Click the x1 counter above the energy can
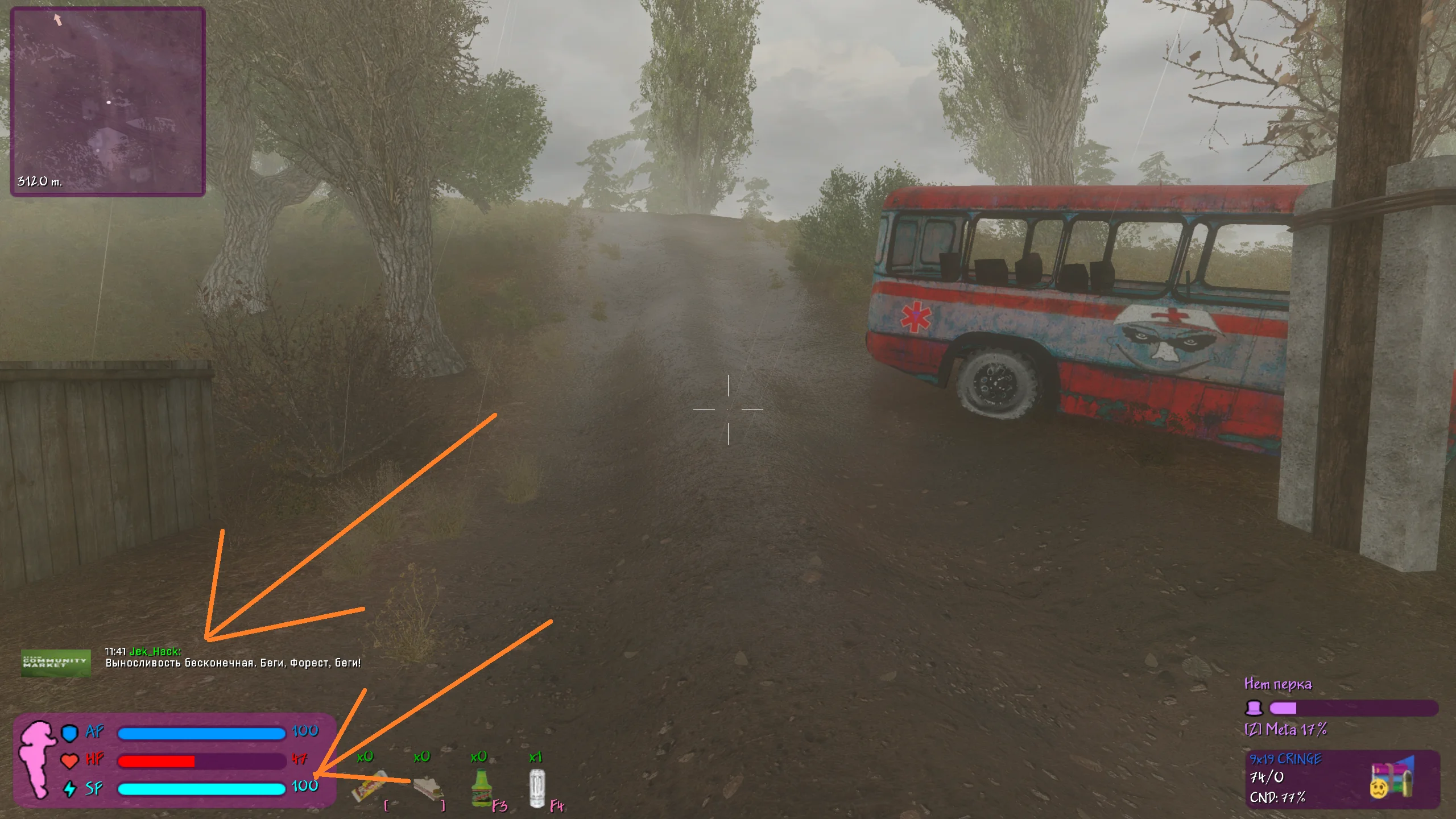 tap(537, 756)
